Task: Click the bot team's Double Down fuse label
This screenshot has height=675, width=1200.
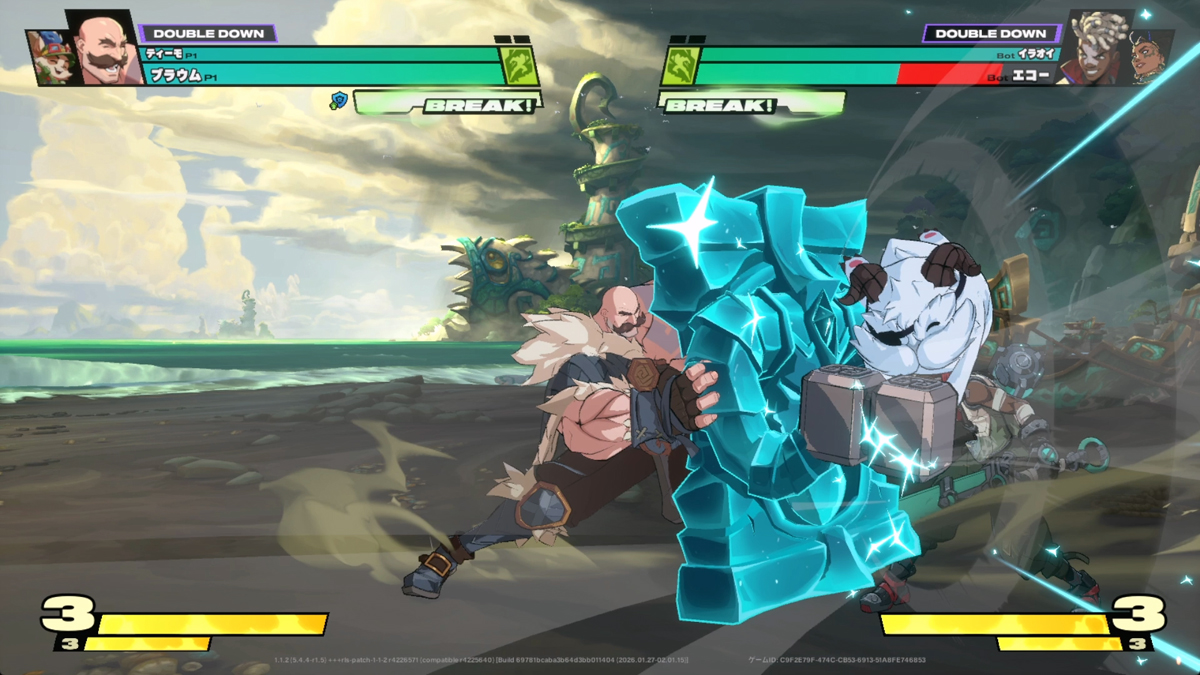Action: tap(990, 34)
